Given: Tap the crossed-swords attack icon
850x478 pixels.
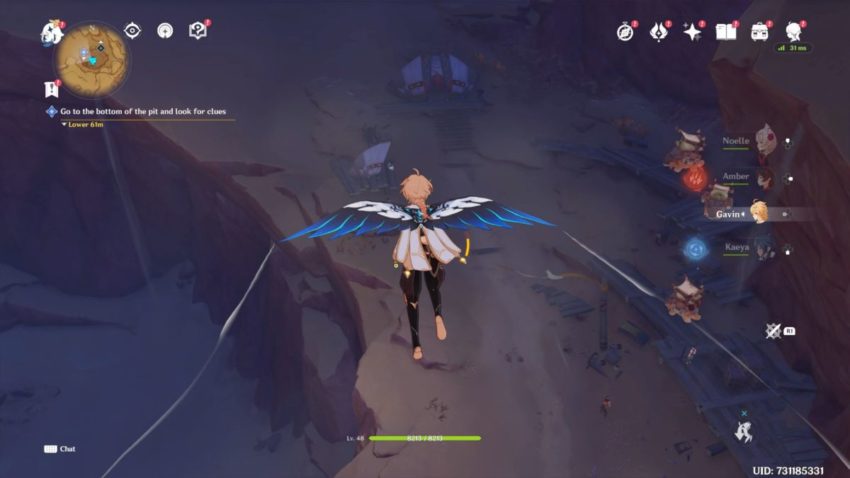Looking at the screenshot, I should coord(773,330).
